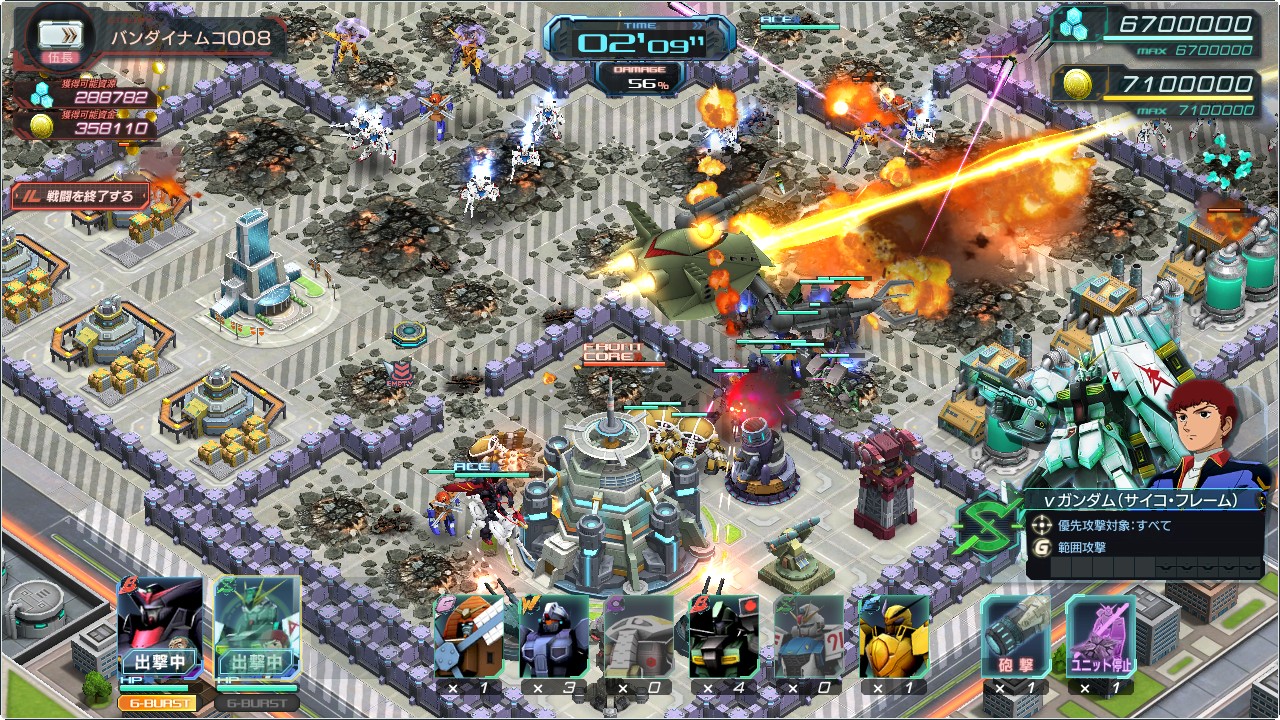Activate the orange G-BURST button
Screen dimensions: 1280x720
(x=159, y=702)
